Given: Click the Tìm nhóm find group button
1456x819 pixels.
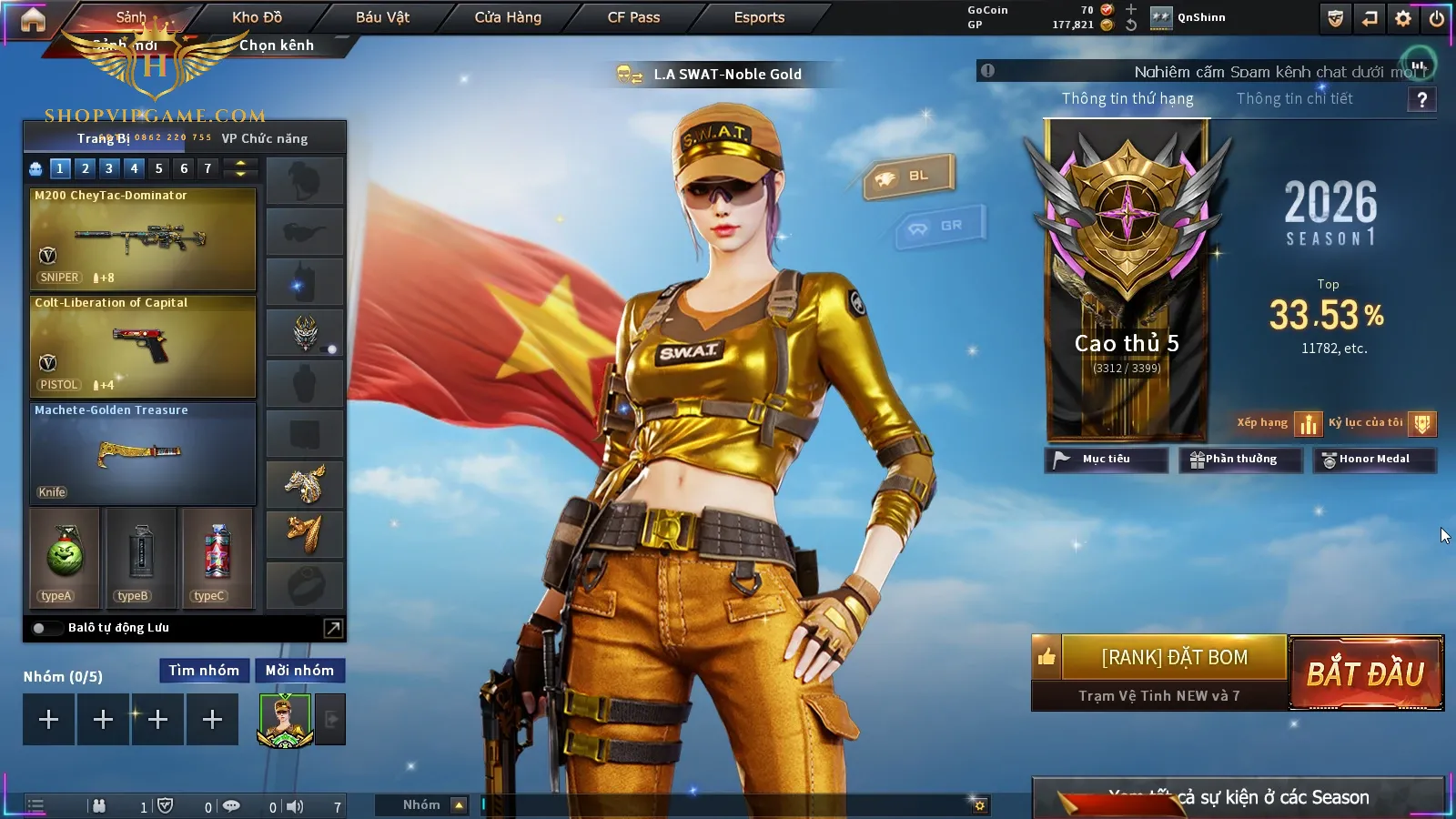Looking at the screenshot, I should pos(204,671).
